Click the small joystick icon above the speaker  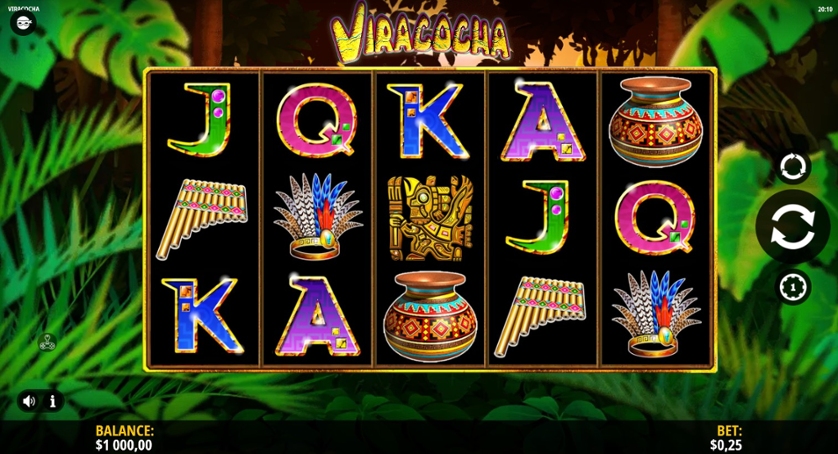(x=47, y=342)
